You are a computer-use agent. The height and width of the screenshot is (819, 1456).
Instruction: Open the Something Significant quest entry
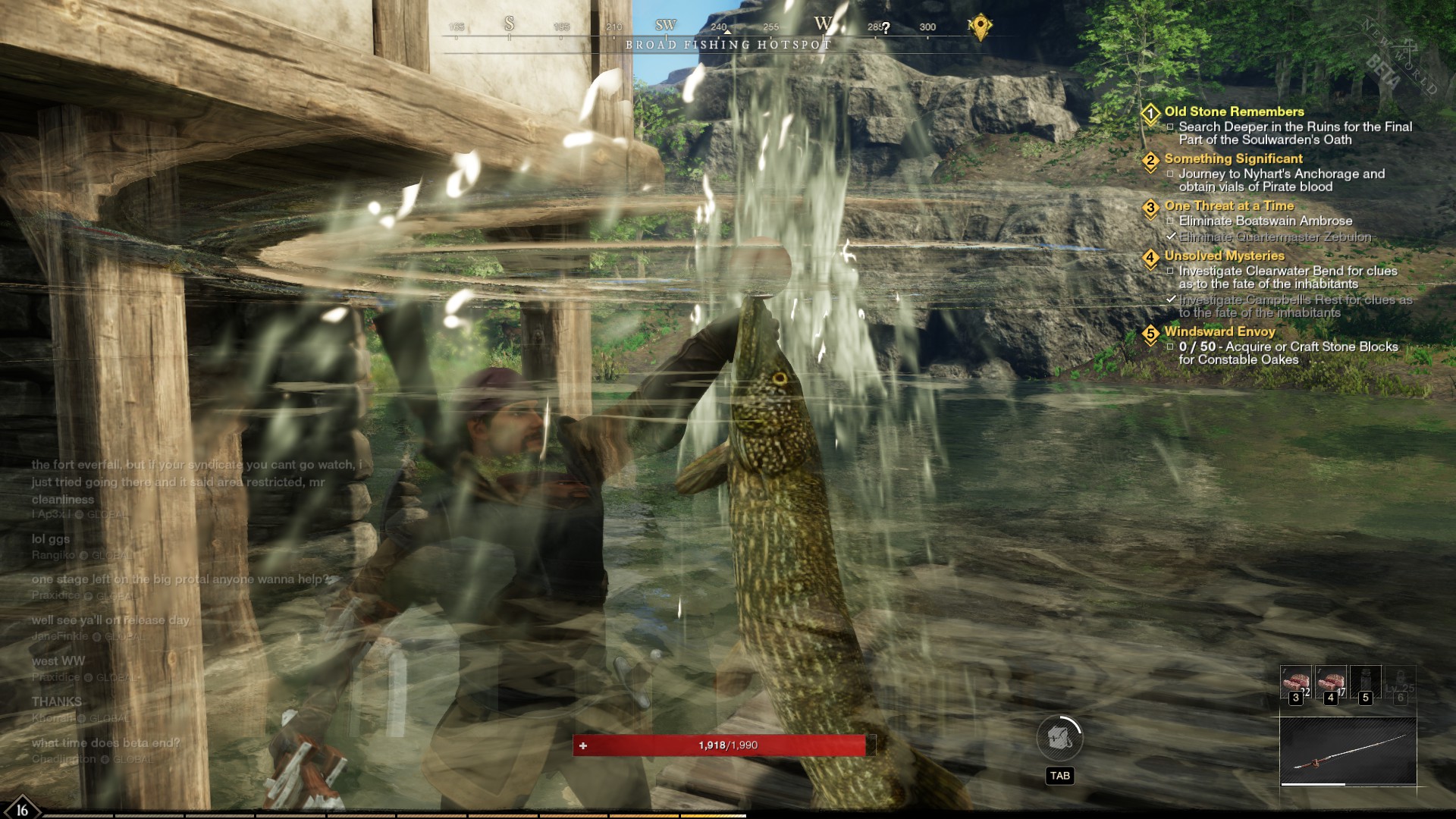coord(1233,158)
